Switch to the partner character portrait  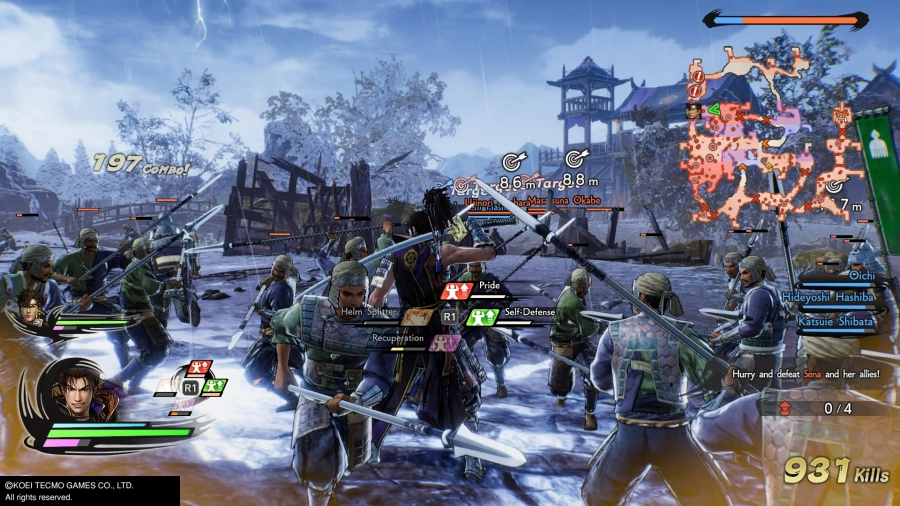pos(31,307)
